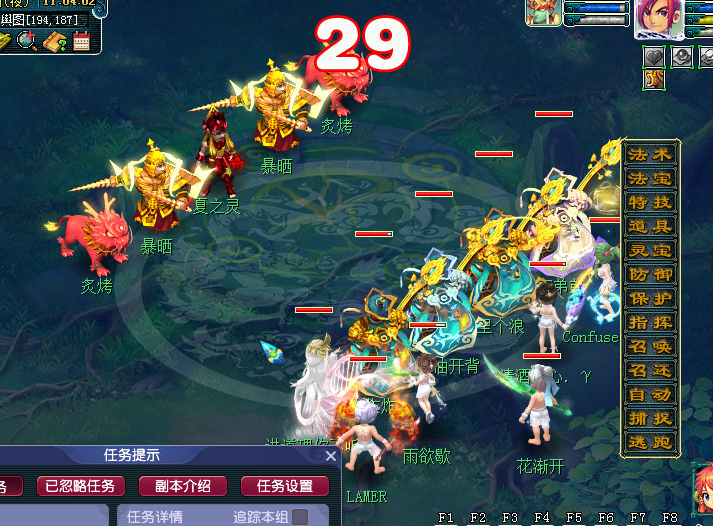The height and width of the screenshot is (526, 713).
Task: Select the 捕捉 capture command
Action: pyautogui.click(x=650, y=419)
